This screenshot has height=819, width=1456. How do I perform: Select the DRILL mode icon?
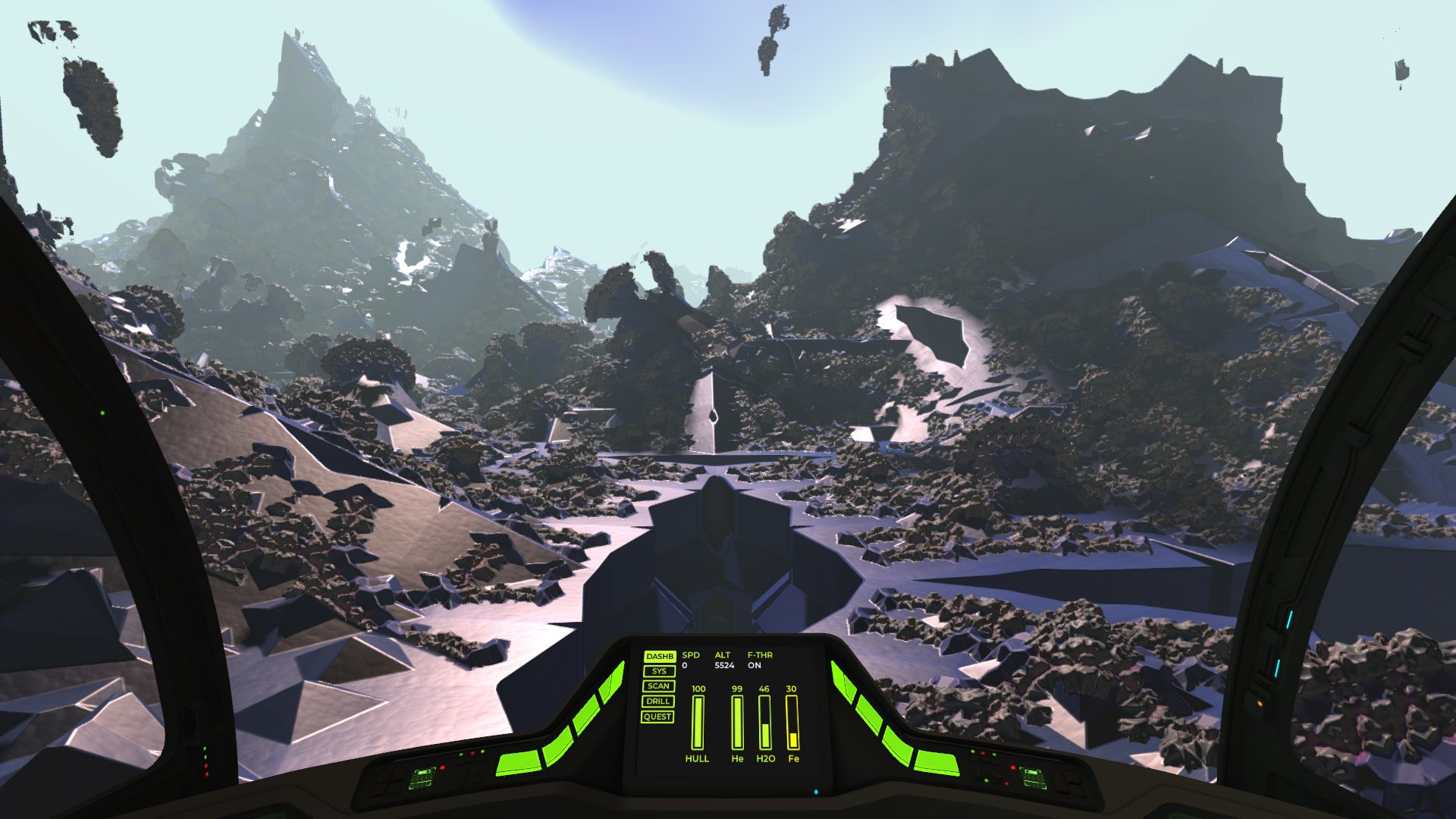click(657, 701)
